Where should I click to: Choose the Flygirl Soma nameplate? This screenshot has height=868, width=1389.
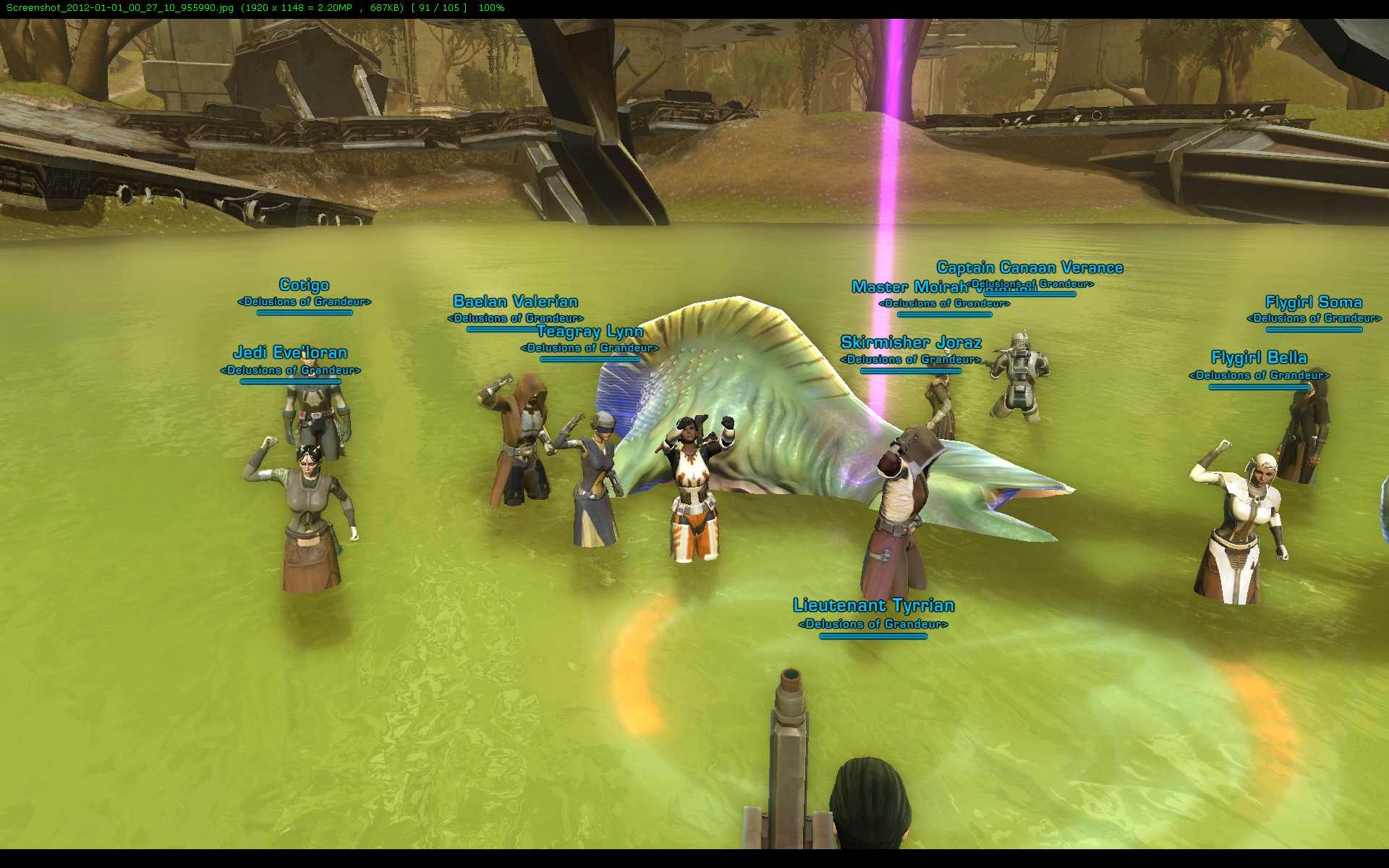[x=1313, y=302]
